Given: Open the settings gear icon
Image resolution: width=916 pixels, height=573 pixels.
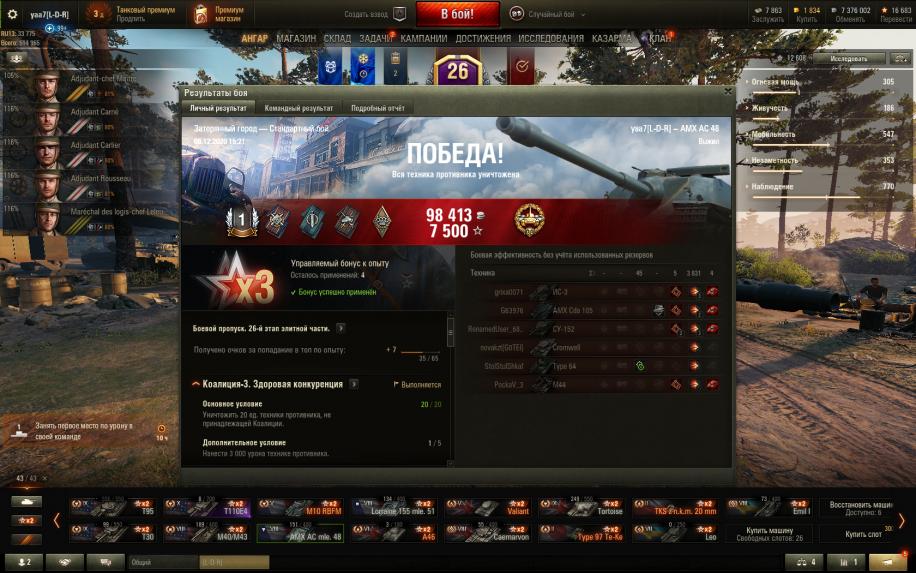Looking at the screenshot, I should coord(13,15).
